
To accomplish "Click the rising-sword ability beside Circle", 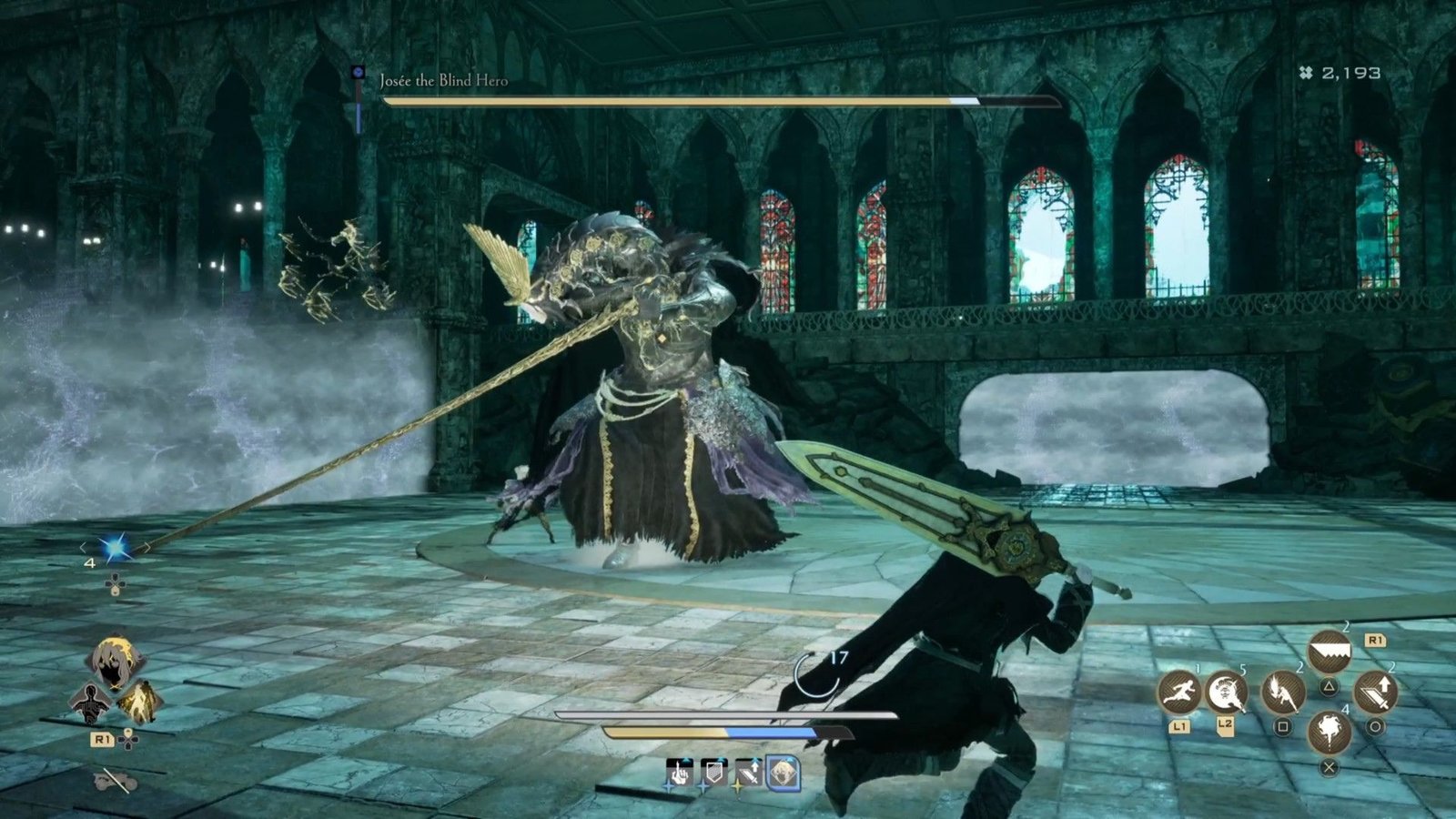I will click(x=1375, y=691).
